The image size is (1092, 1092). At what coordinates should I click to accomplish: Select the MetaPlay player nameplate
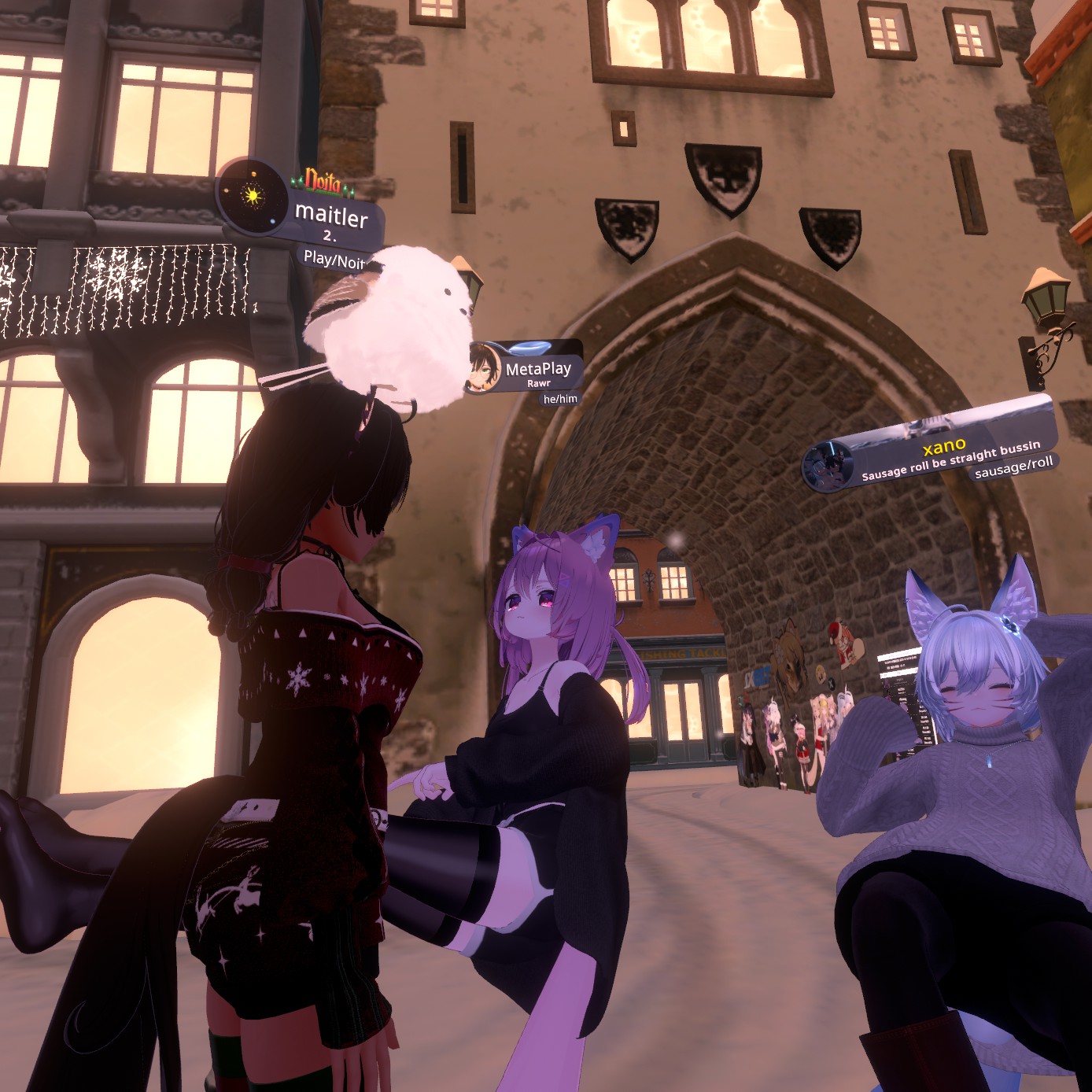point(538,369)
